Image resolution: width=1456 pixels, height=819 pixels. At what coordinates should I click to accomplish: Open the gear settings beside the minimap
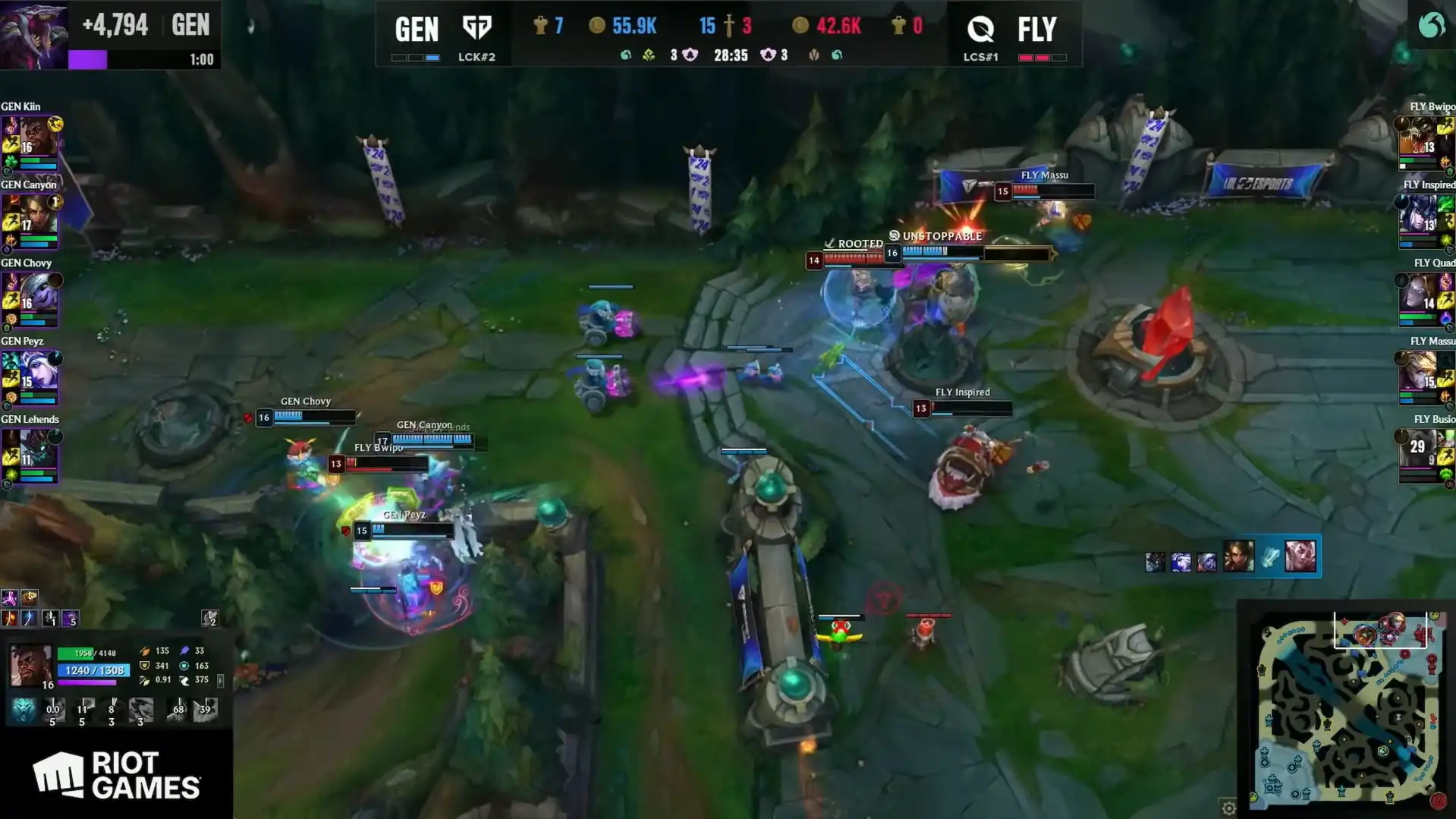(1228, 808)
